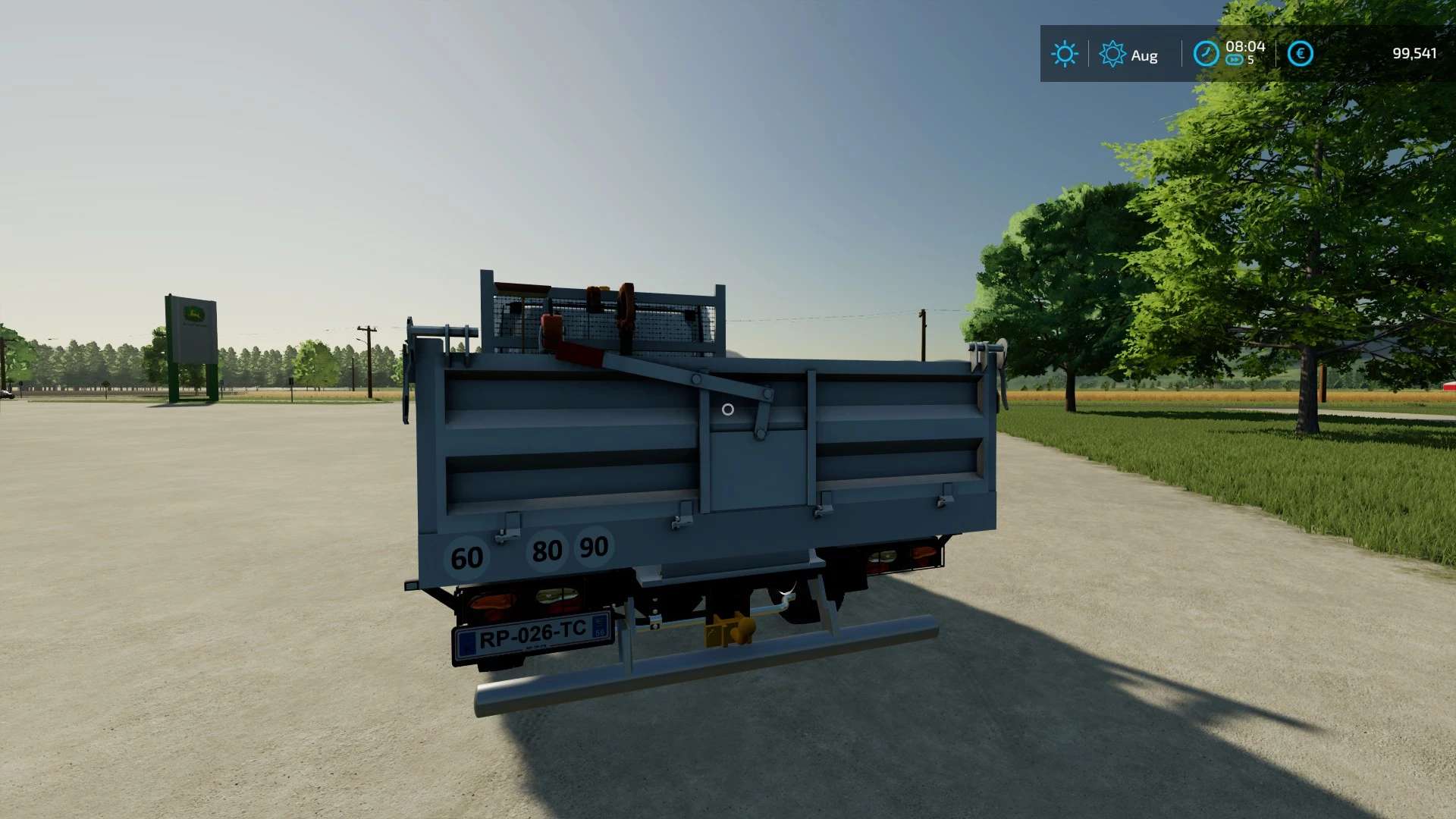
Task: Open the euro money icon
Action: [1300, 54]
